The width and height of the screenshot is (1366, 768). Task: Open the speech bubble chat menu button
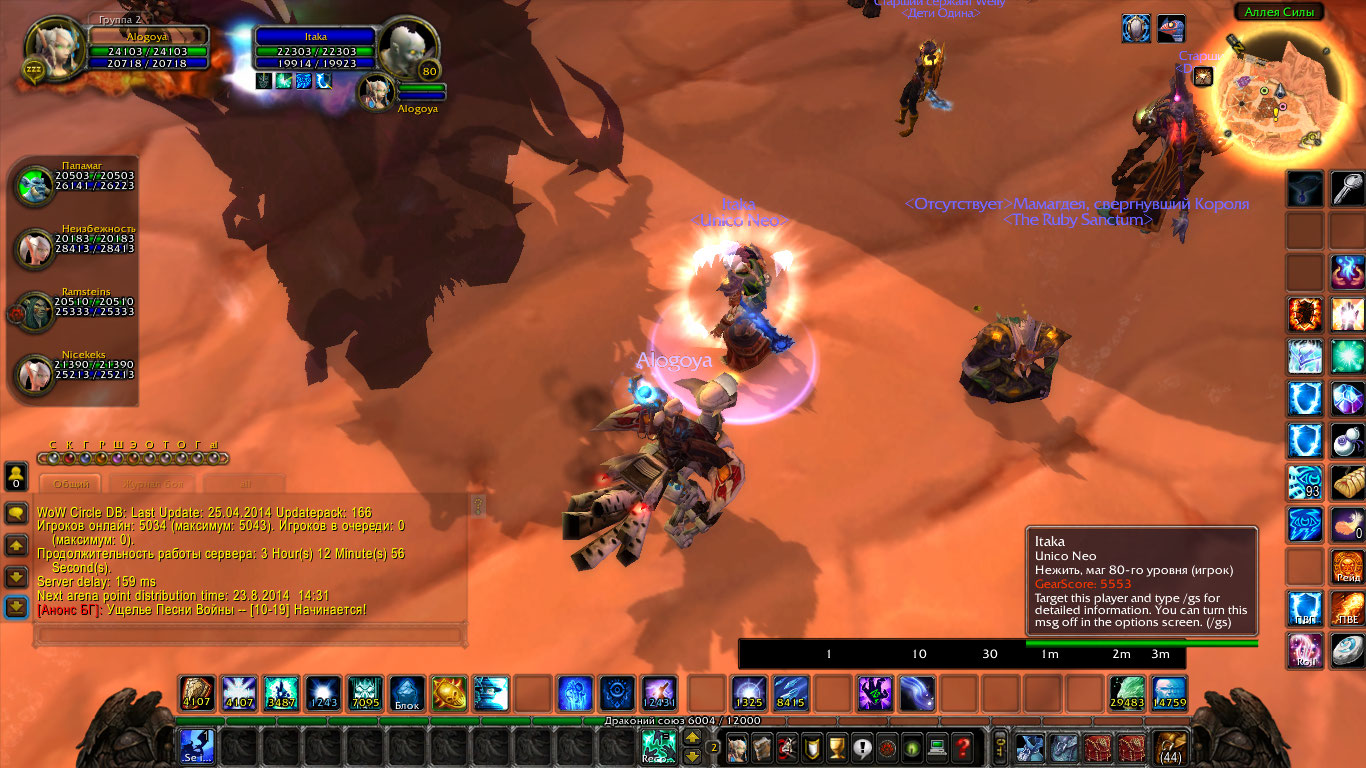[16, 514]
